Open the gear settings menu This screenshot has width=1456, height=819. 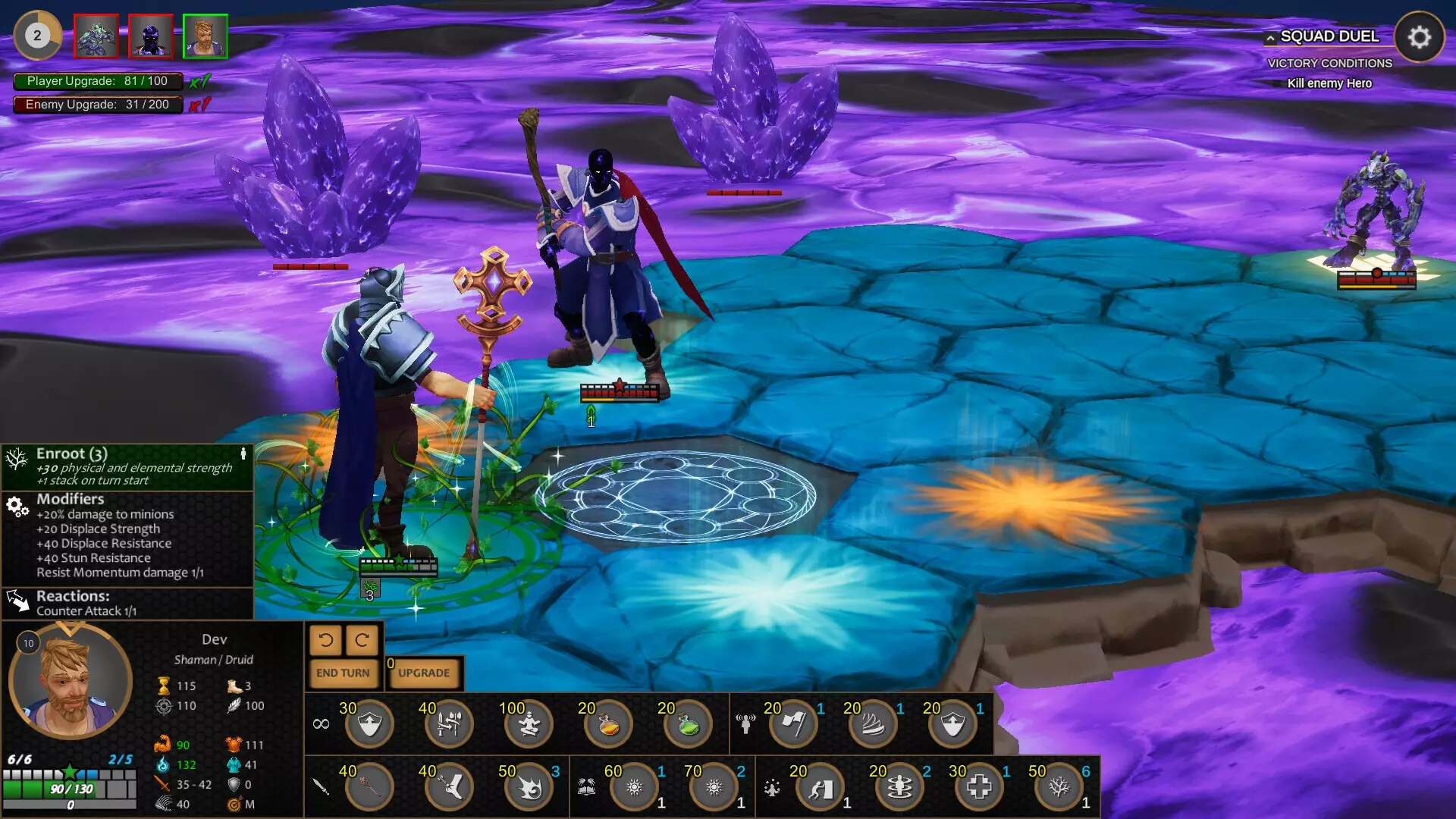pos(1419,36)
